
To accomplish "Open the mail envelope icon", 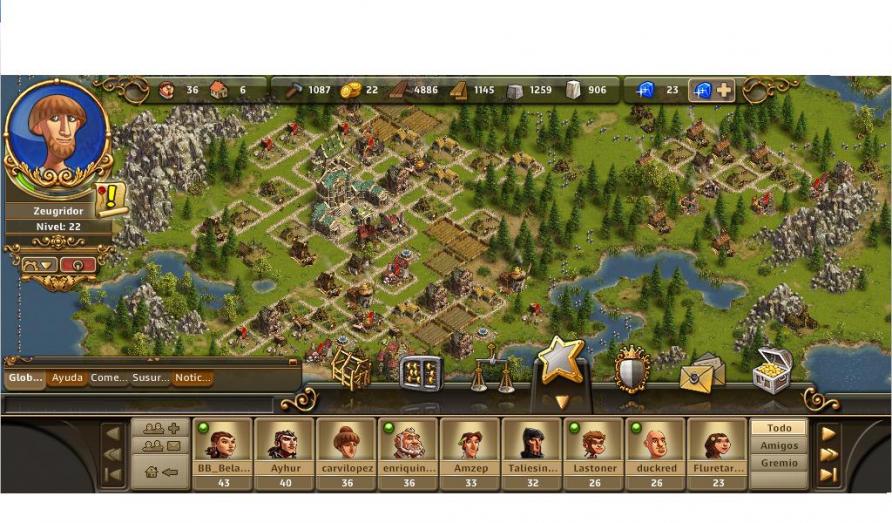I will (702, 373).
